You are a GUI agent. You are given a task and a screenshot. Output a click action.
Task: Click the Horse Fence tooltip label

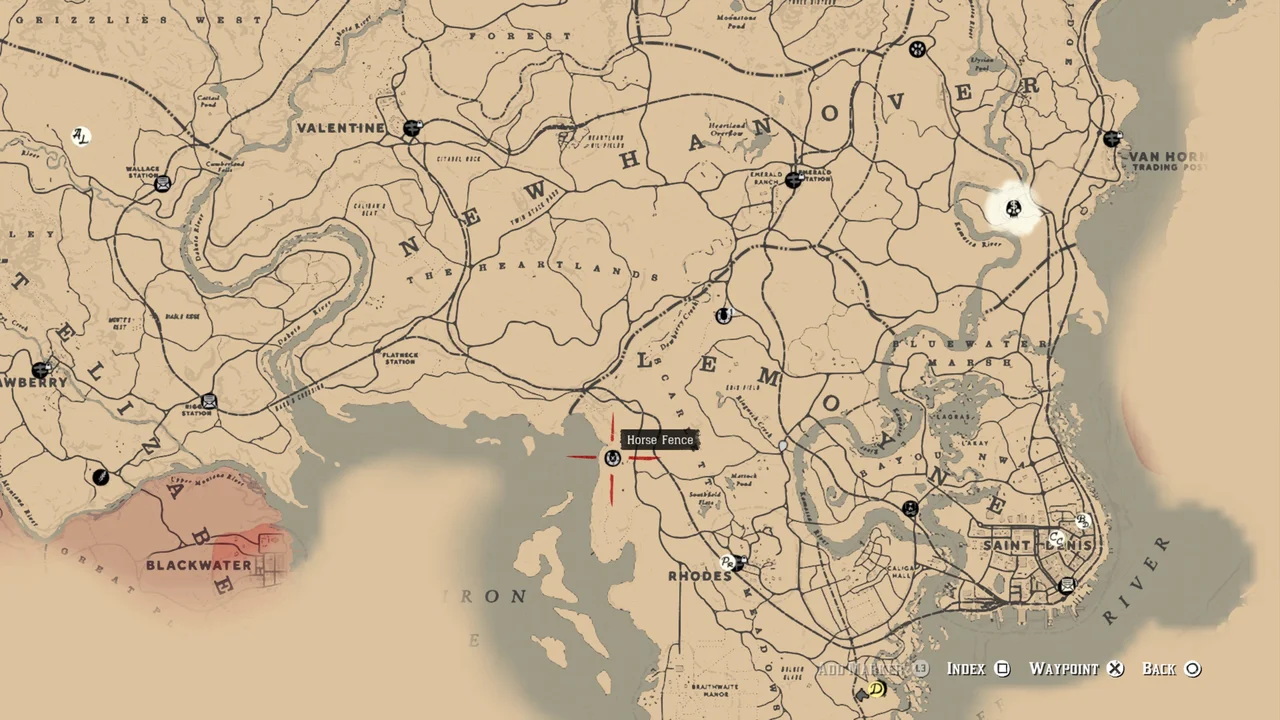coord(660,440)
